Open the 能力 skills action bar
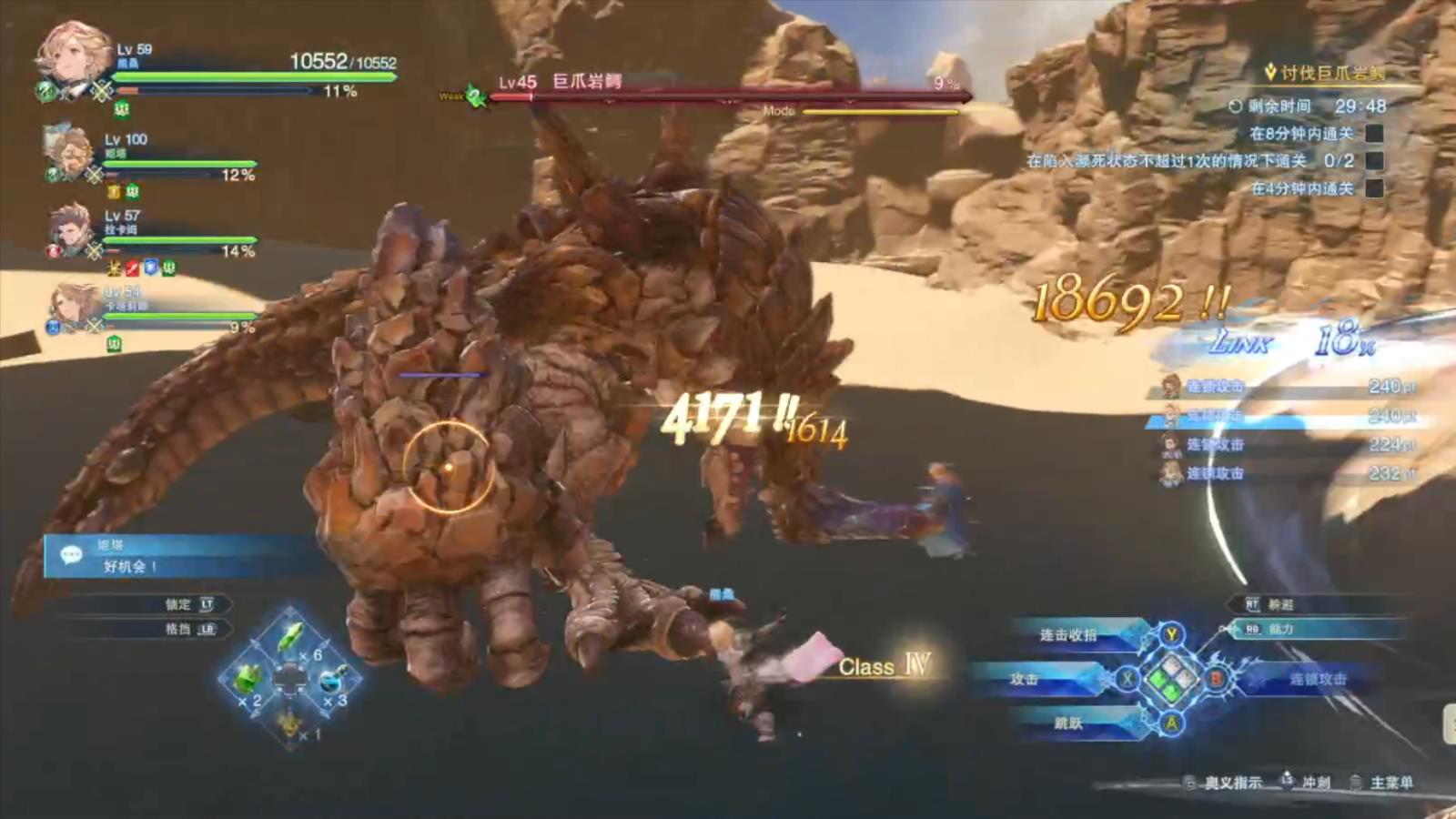Screen dimensions: 1456x819 pyautogui.click(x=1281, y=629)
